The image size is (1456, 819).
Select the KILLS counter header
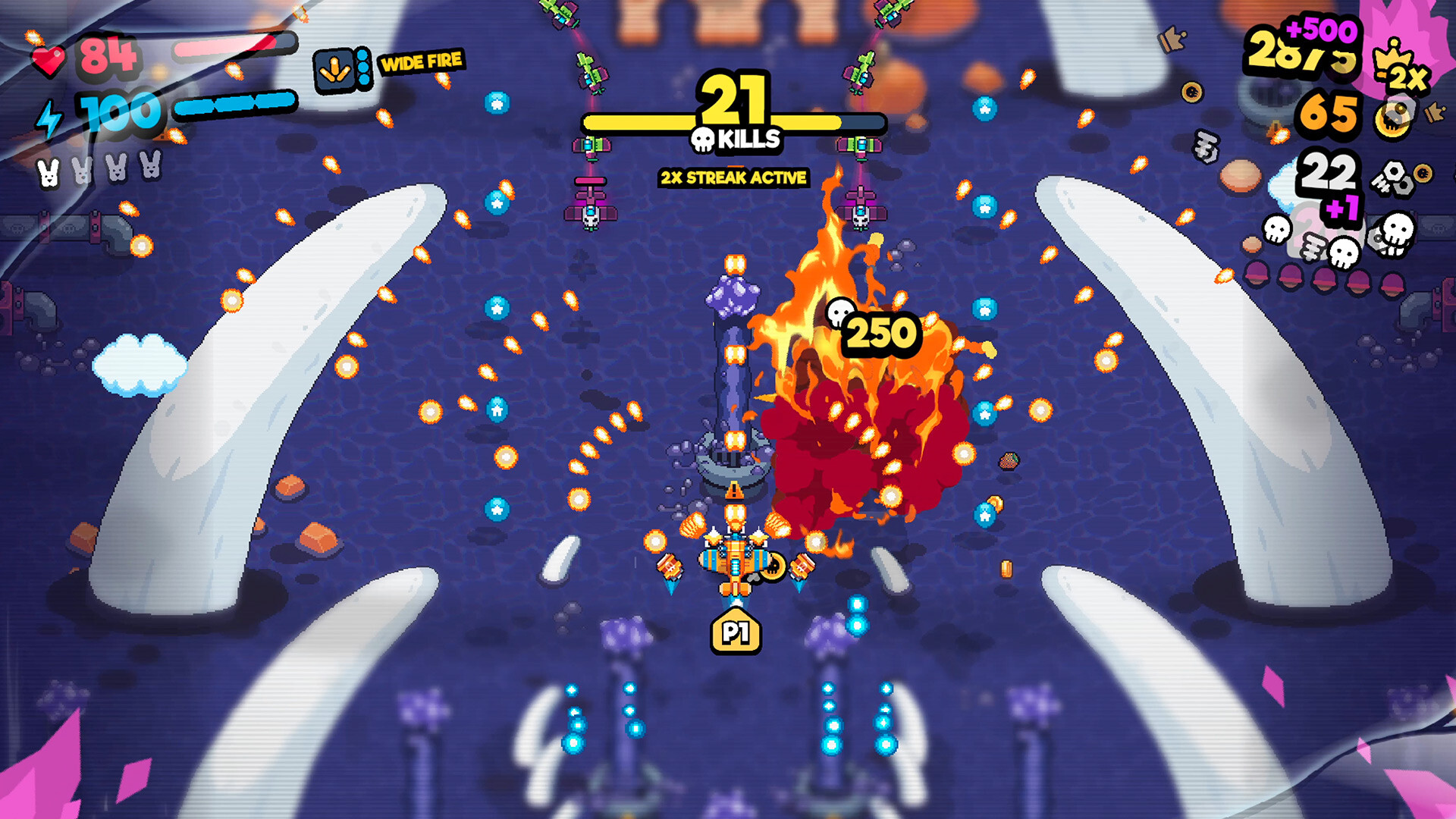coord(747,140)
